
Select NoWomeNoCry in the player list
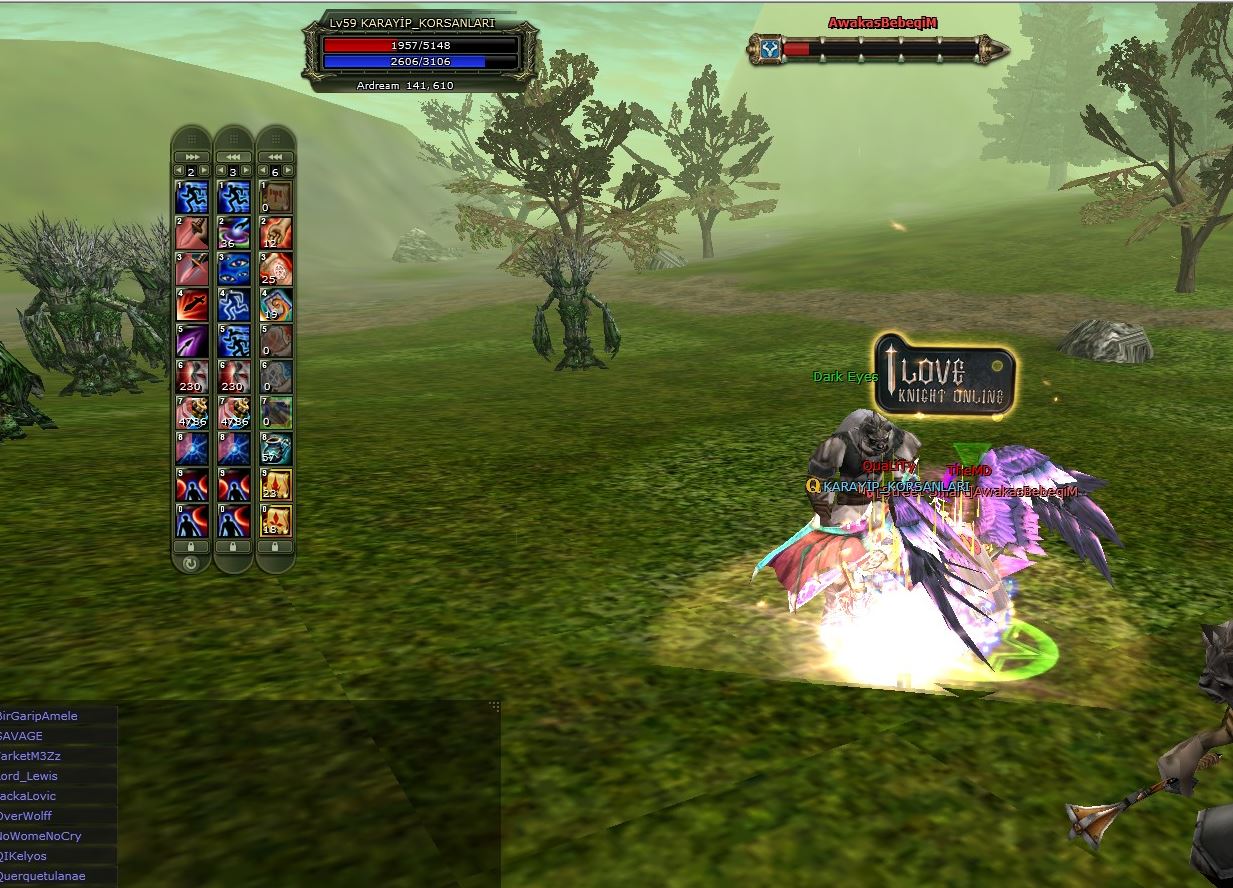[x=41, y=836]
